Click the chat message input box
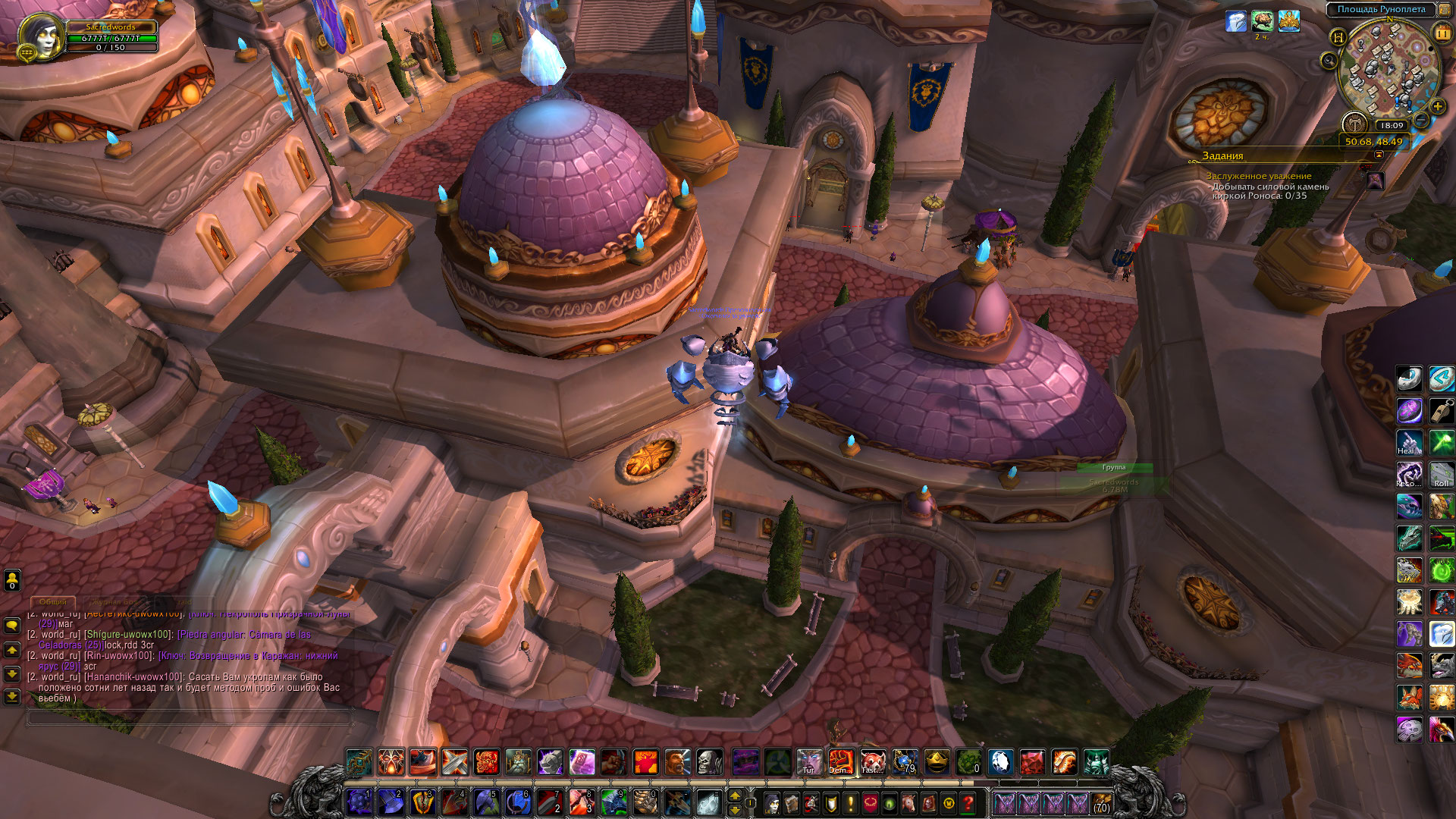Viewport: 1456px width, 819px height. click(x=190, y=717)
